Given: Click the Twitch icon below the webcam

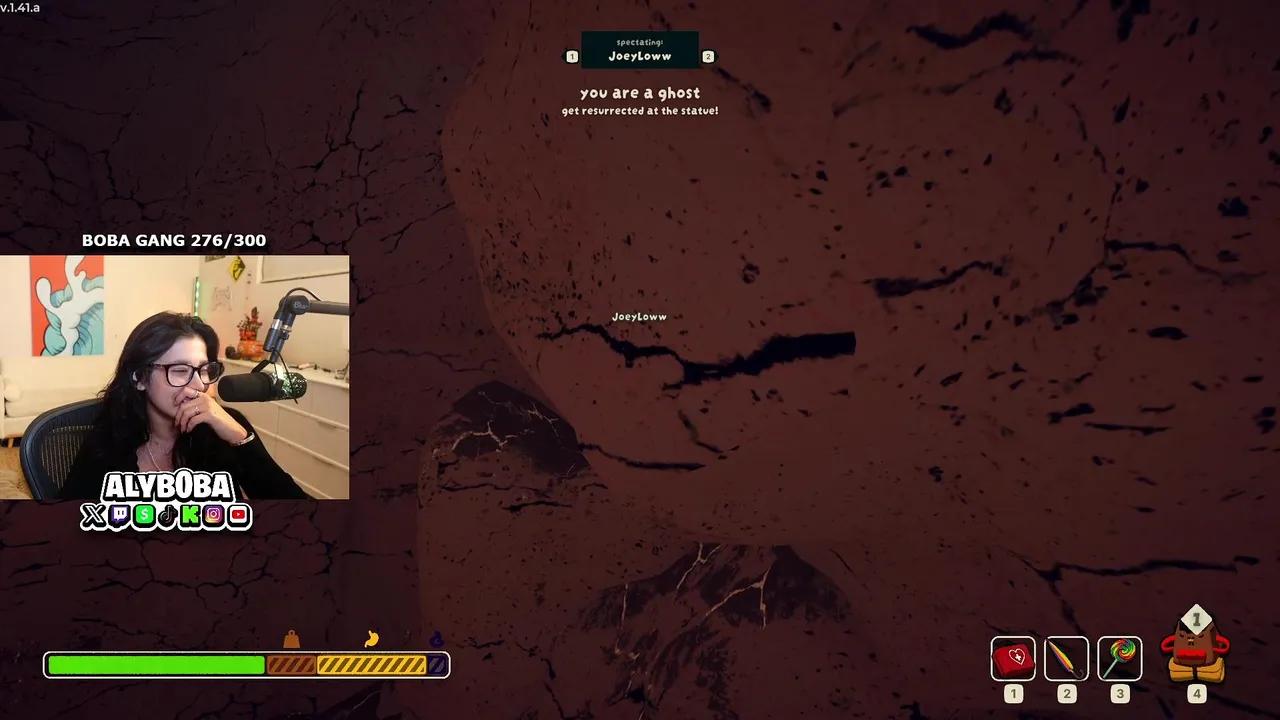Looking at the screenshot, I should 119,518.
